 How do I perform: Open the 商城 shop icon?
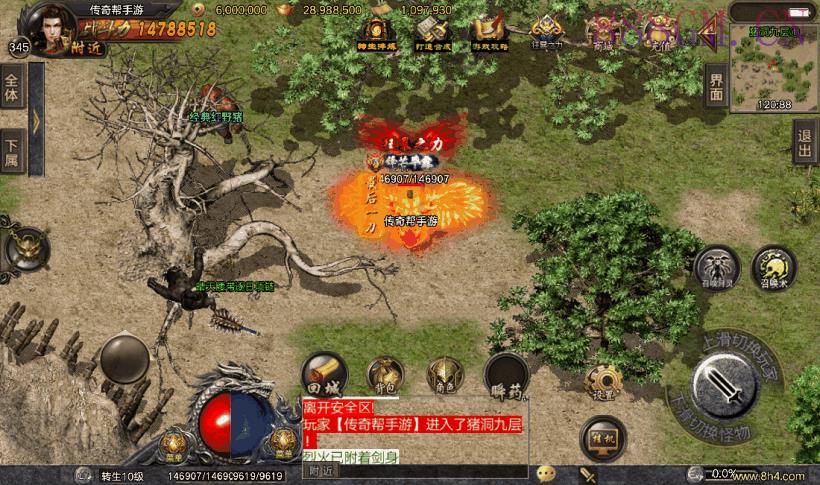[602, 35]
